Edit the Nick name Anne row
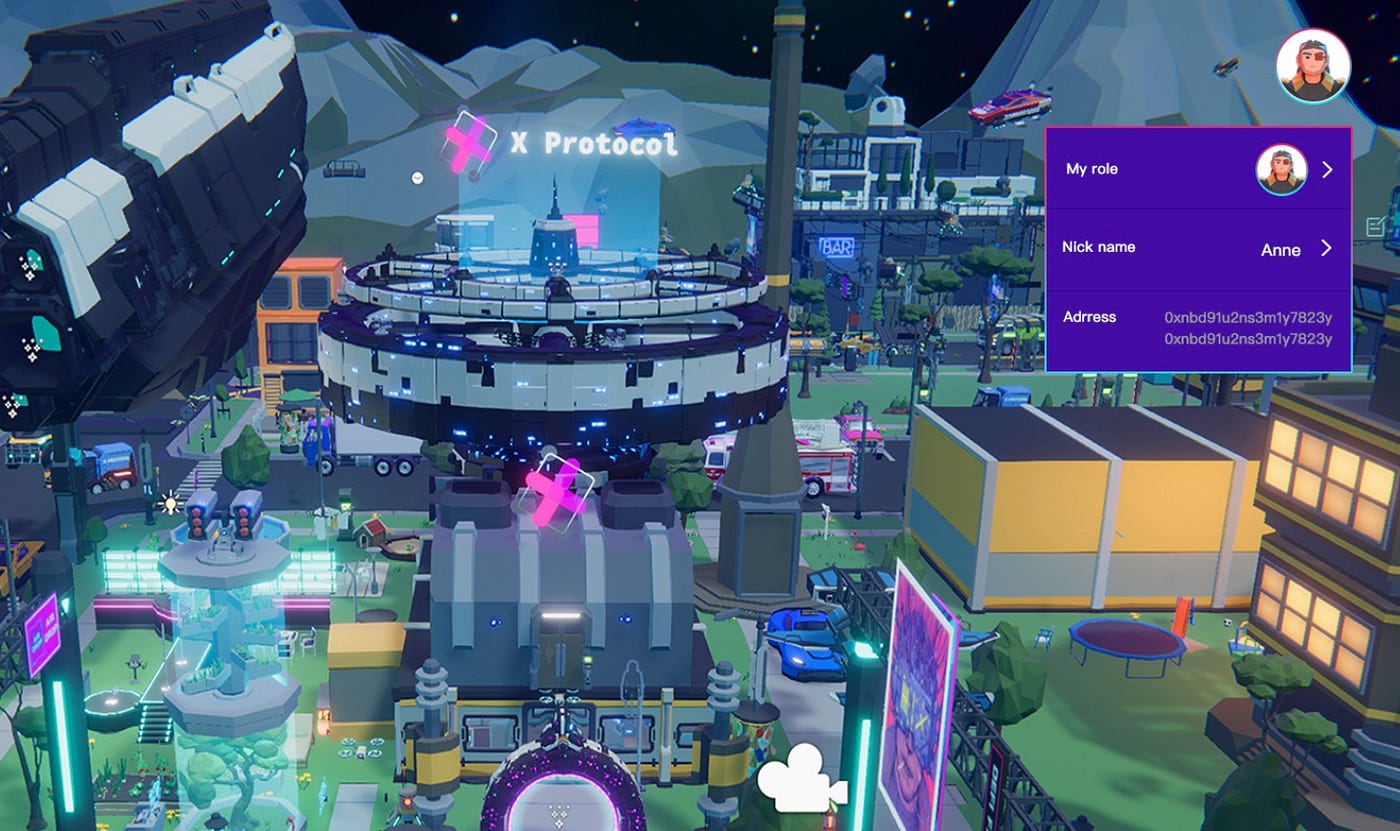 pos(1198,249)
